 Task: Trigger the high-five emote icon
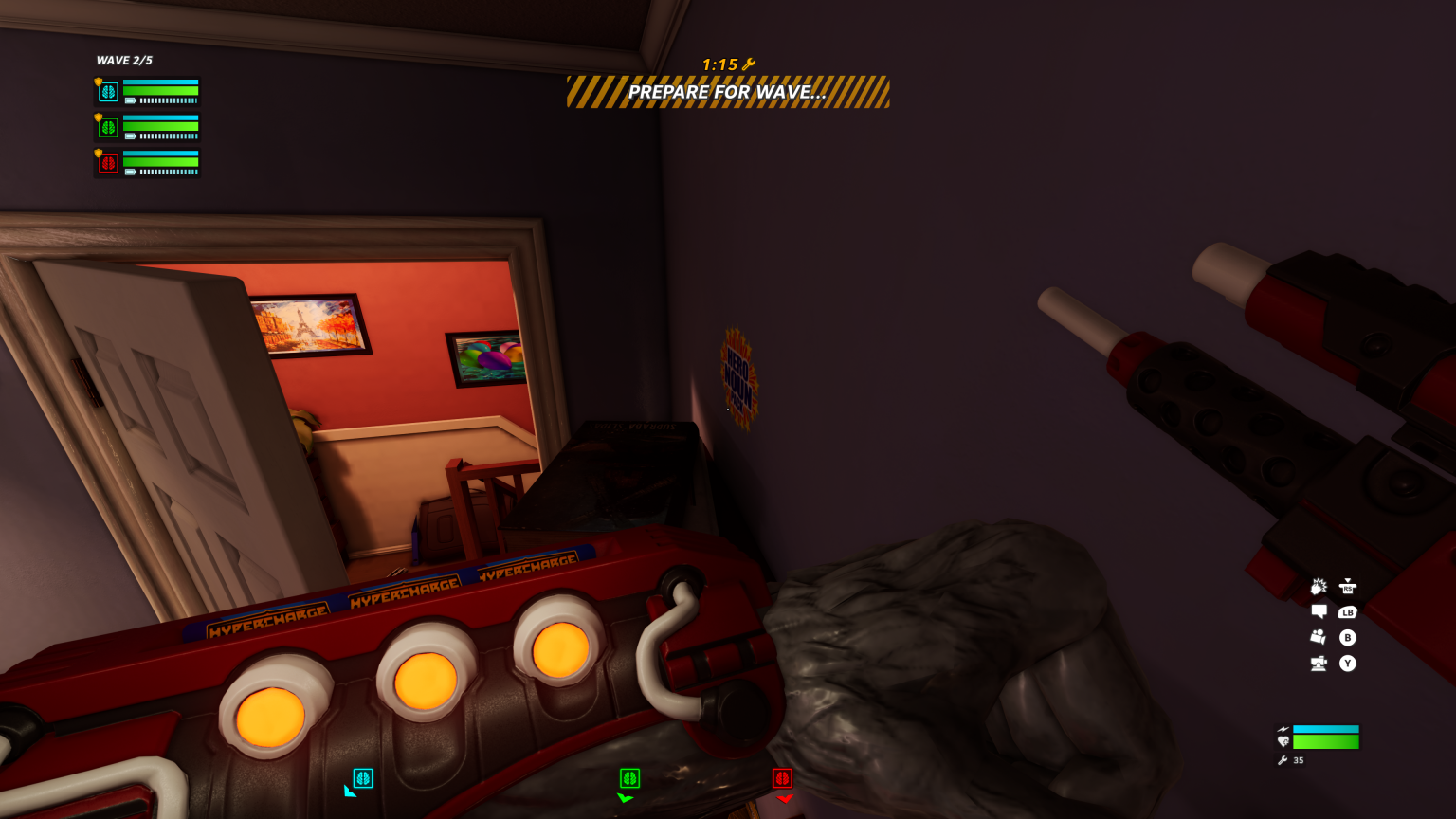pos(1319,587)
